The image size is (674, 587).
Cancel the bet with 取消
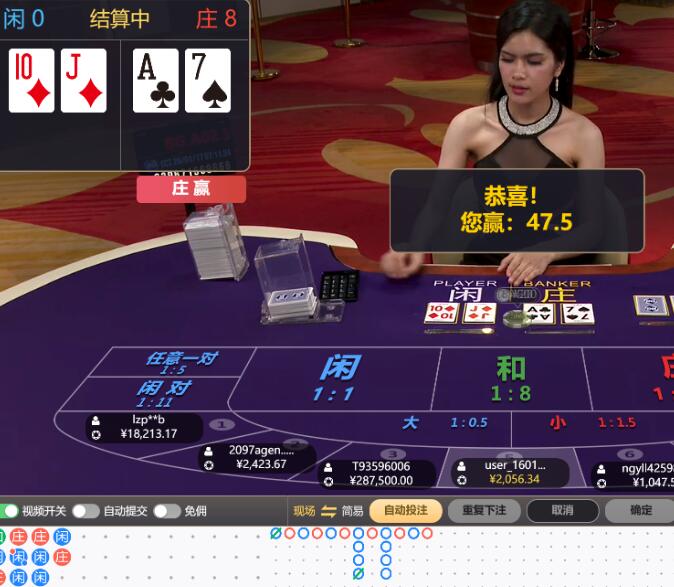click(x=563, y=510)
